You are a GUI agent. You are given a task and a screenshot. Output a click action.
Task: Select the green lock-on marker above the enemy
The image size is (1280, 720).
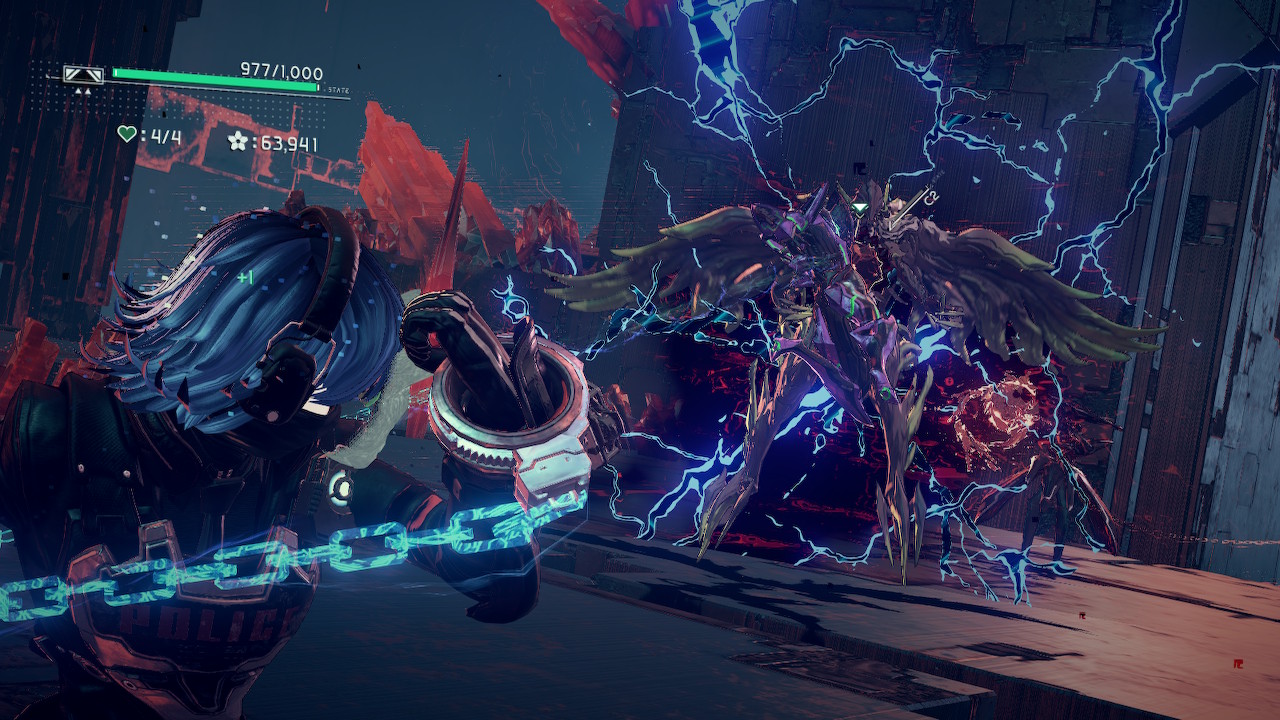pyautogui.click(x=859, y=208)
